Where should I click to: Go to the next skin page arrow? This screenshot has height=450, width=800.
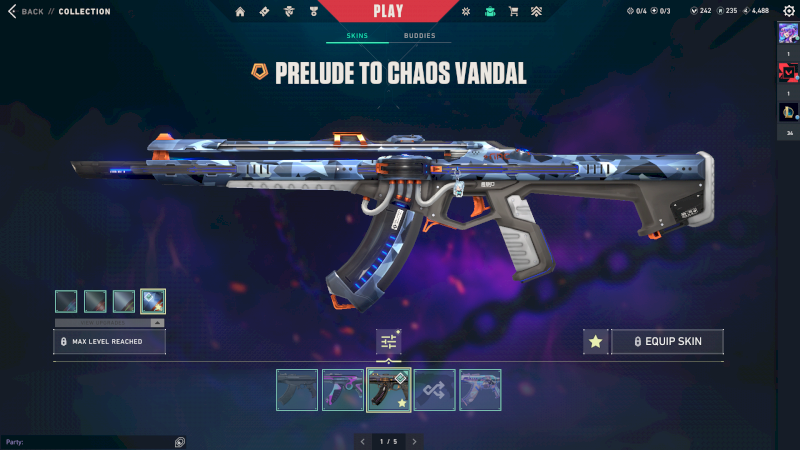pos(414,441)
